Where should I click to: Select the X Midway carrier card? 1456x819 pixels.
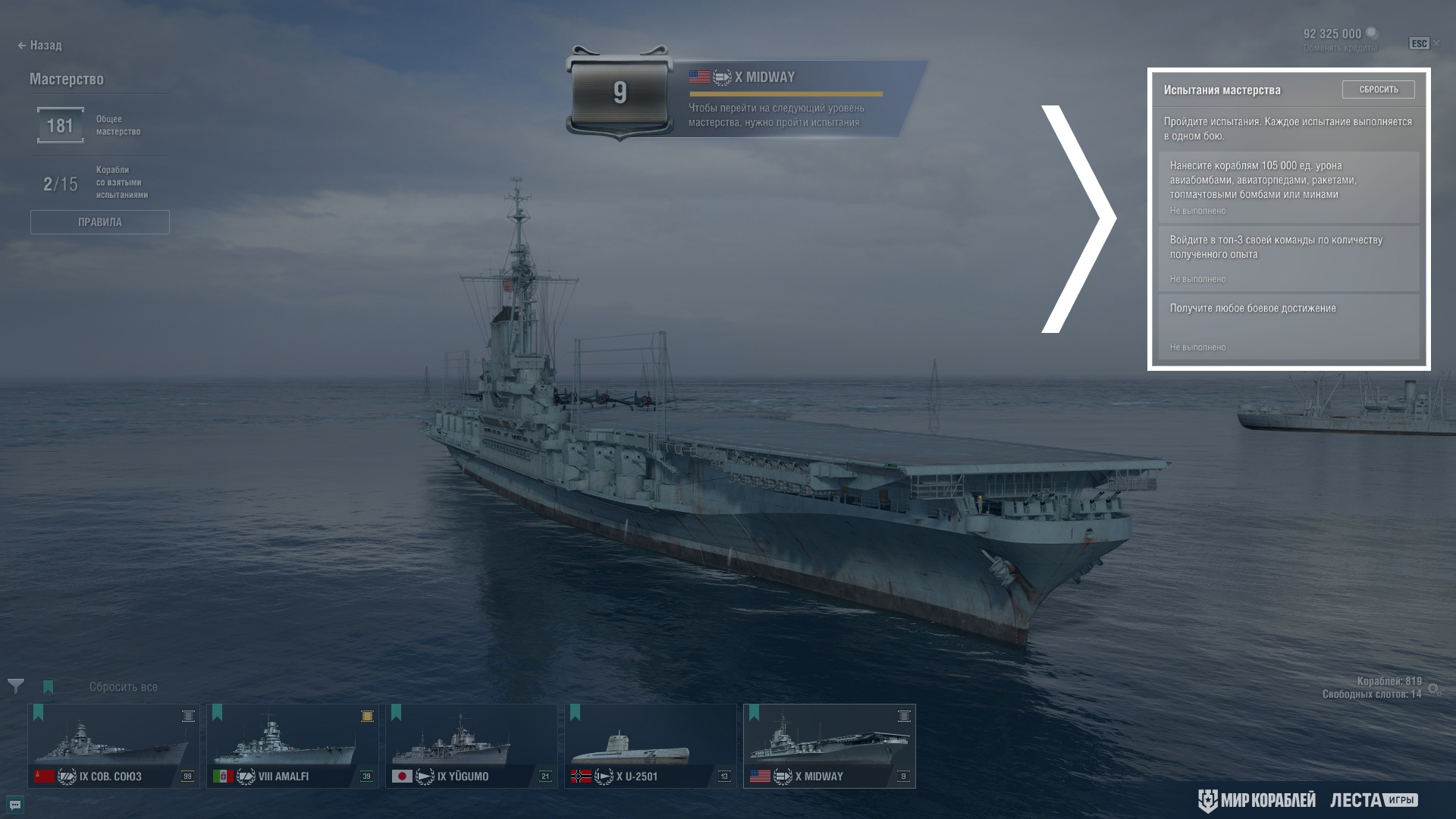tap(830, 745)
